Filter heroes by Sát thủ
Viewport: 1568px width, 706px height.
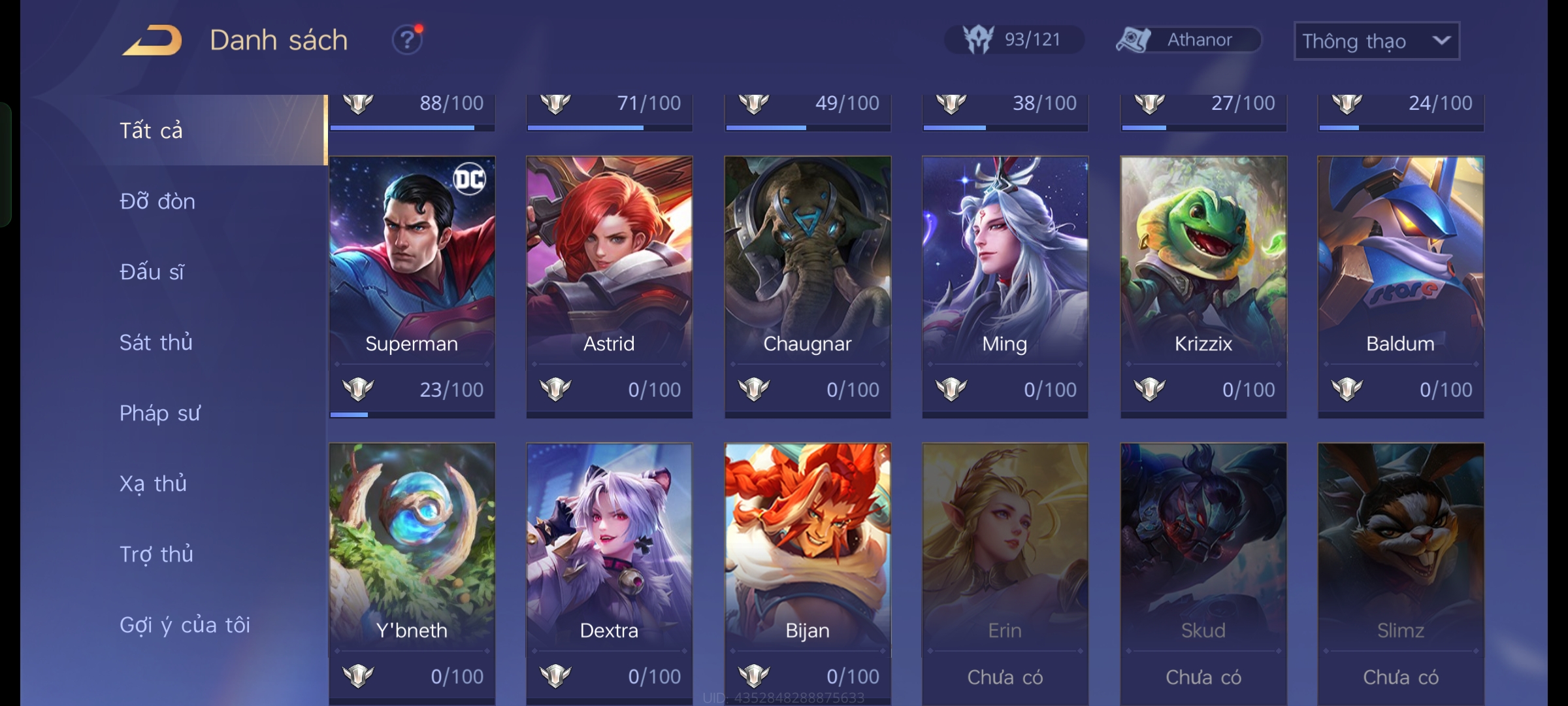click(155, 343)
